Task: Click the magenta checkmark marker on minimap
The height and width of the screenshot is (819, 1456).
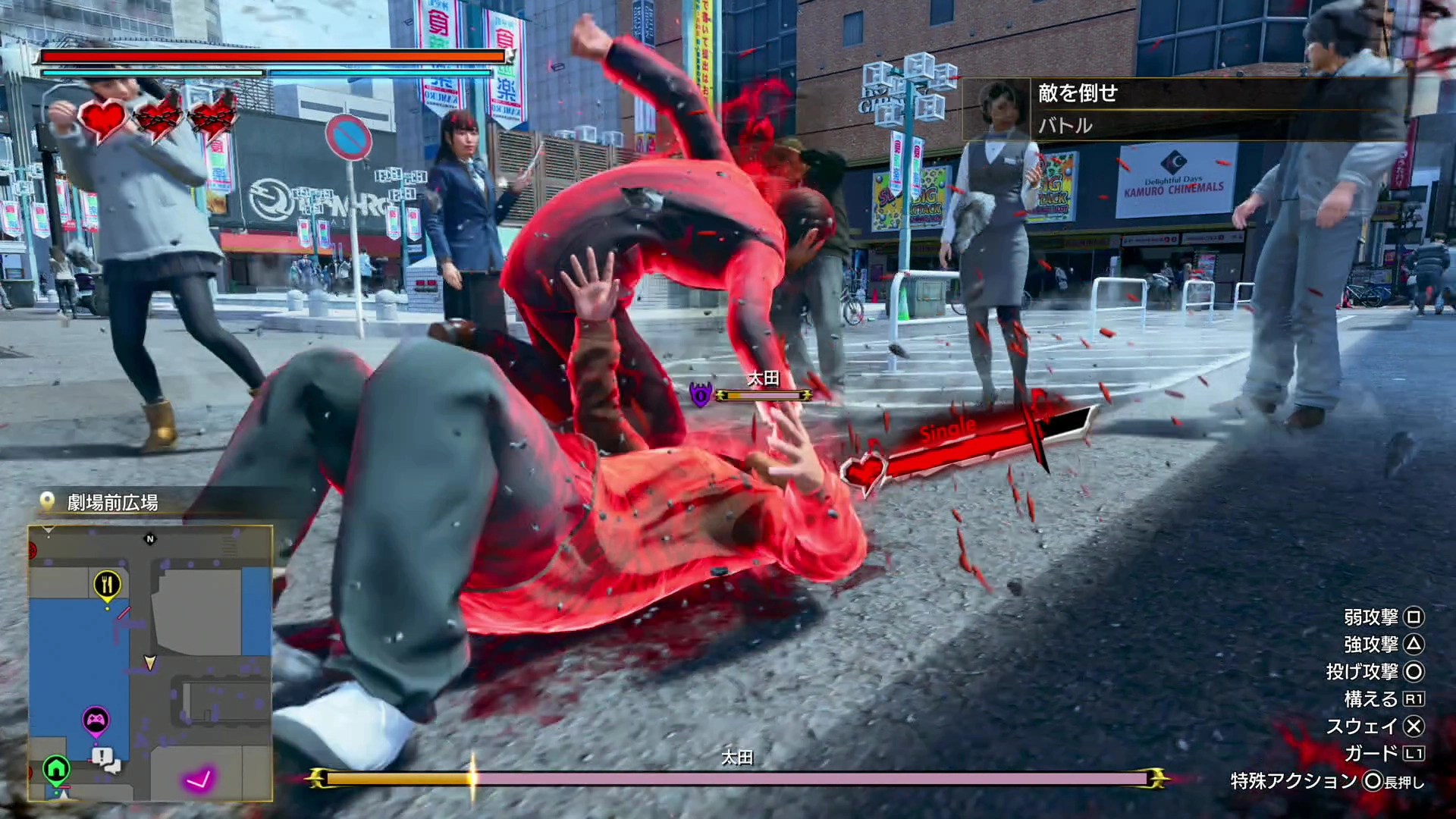Action: [200, 777]
